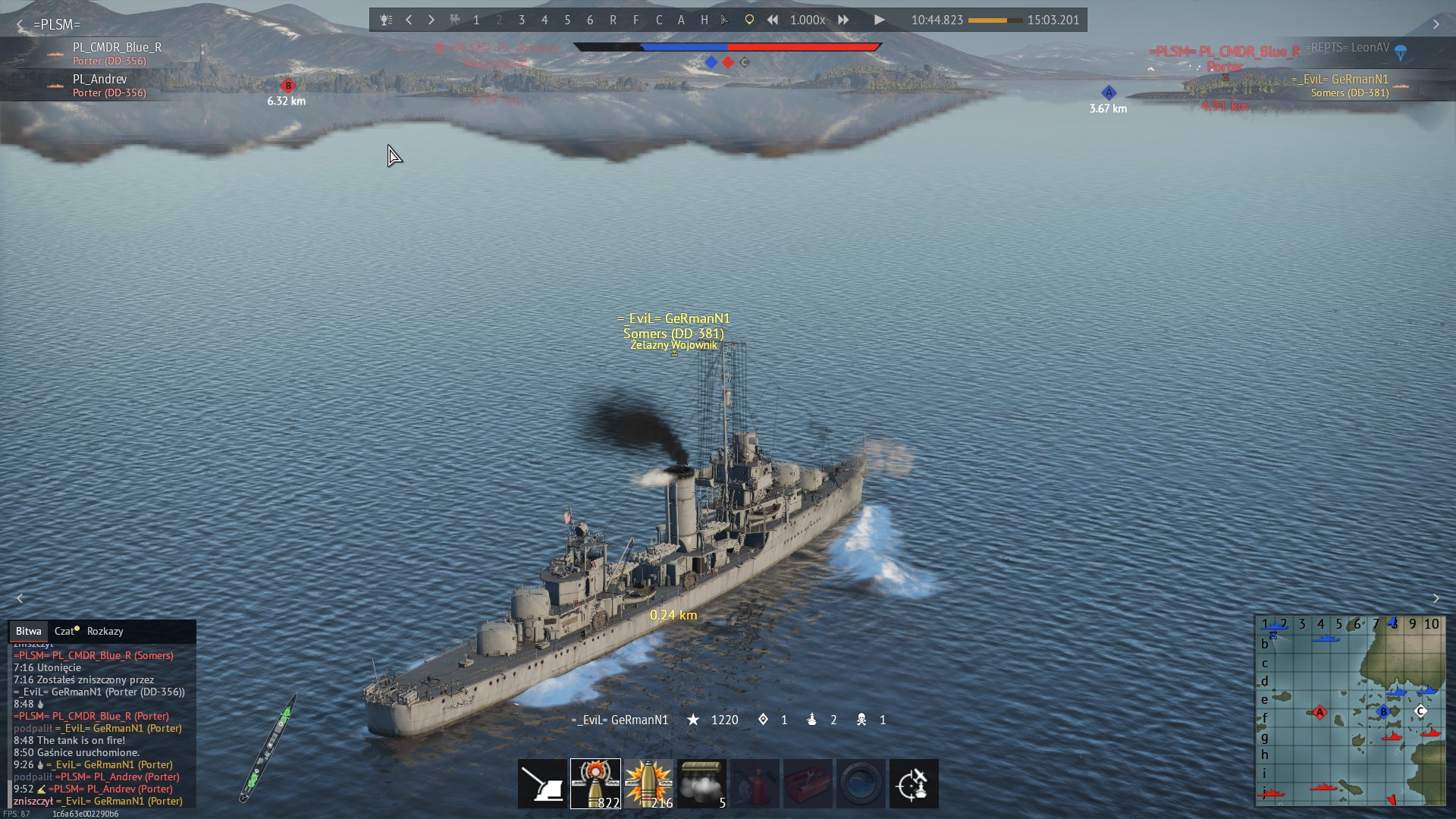
Task: Open the trophy player list icon
Action: tap(386, 20)
